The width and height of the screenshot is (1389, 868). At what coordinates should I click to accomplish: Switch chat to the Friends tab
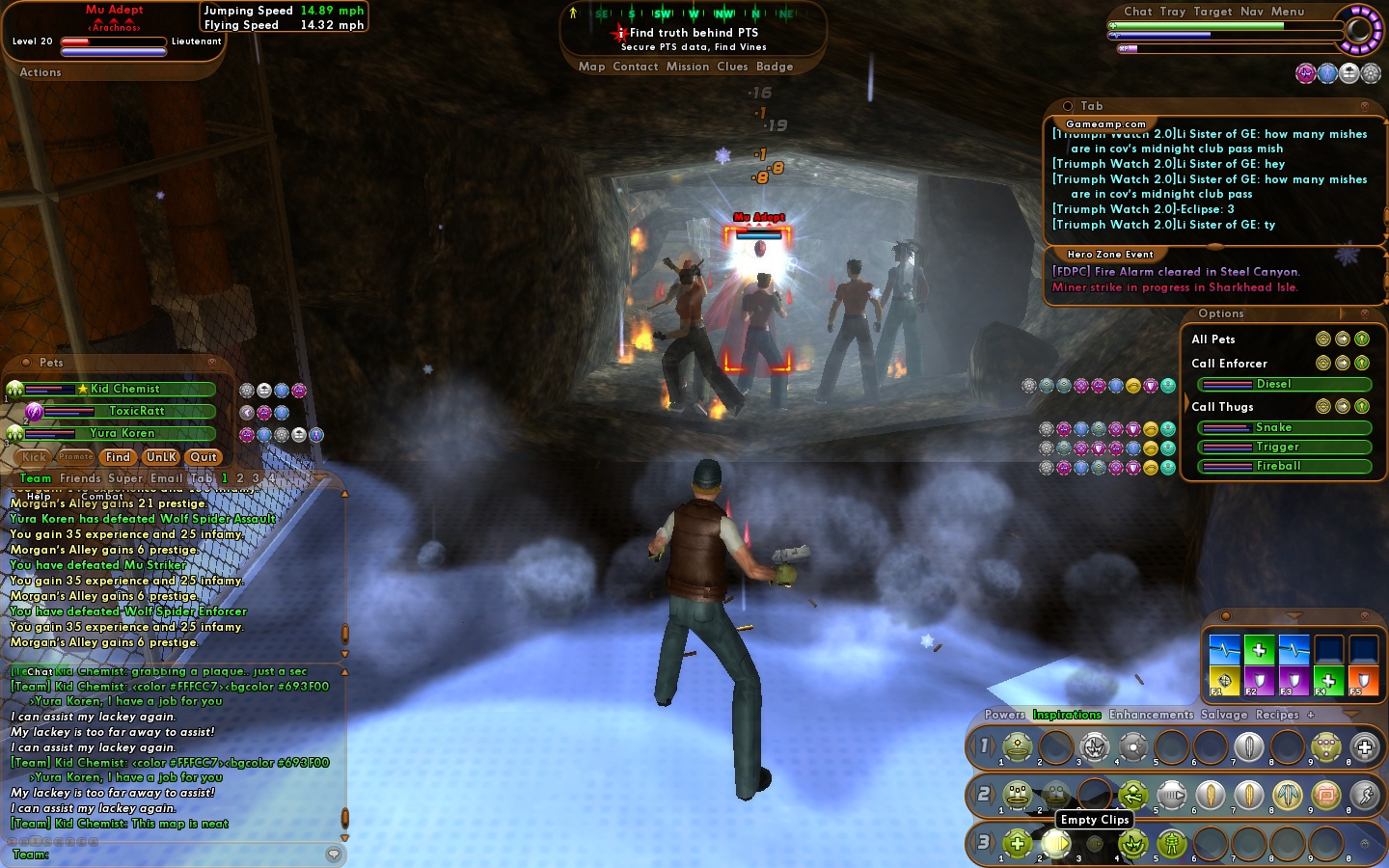pos(80,478)
